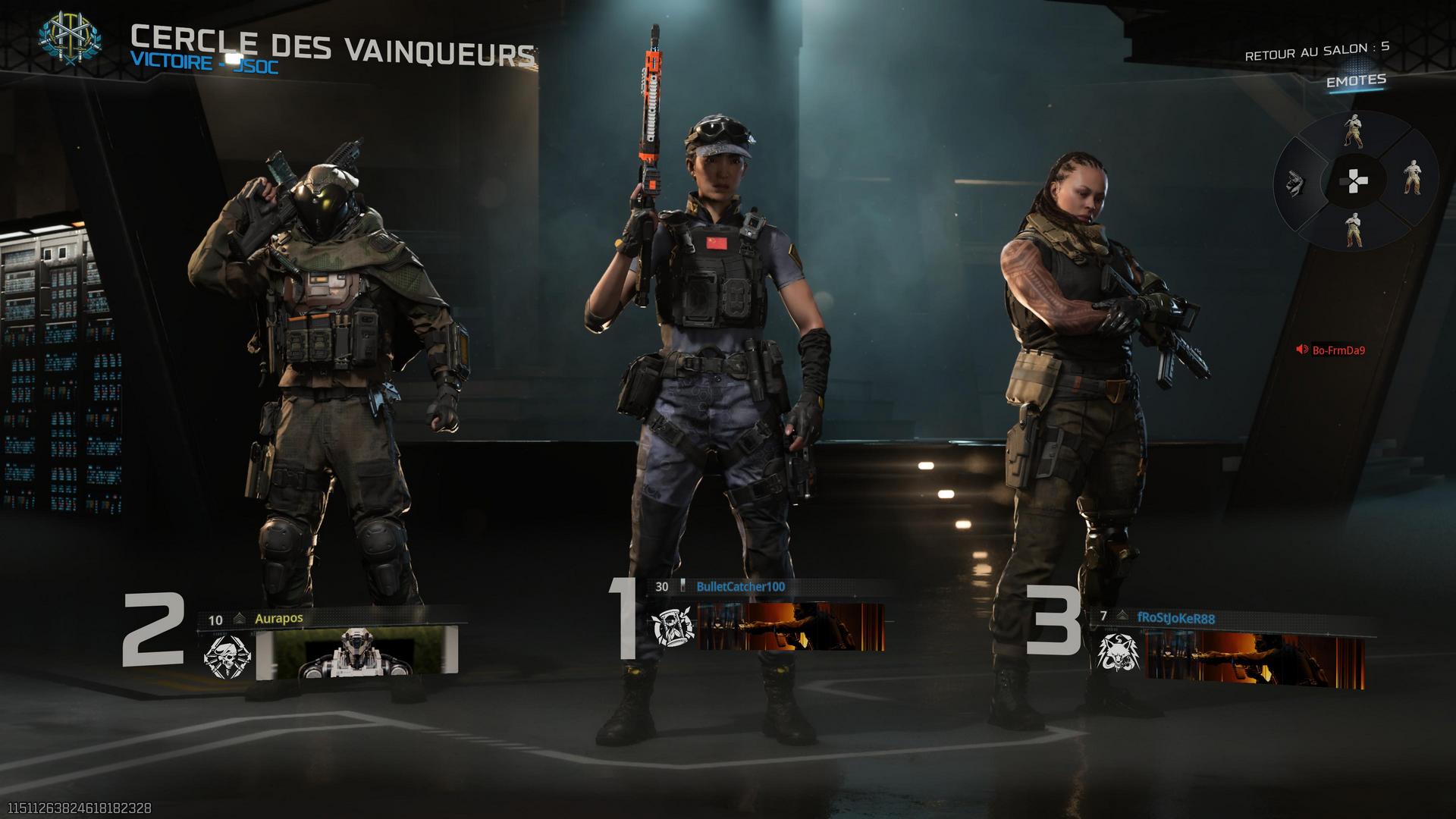1456x819 pixels.
Task: Open Aurapos's robot calling card
Action: click(x=358, y=654)
